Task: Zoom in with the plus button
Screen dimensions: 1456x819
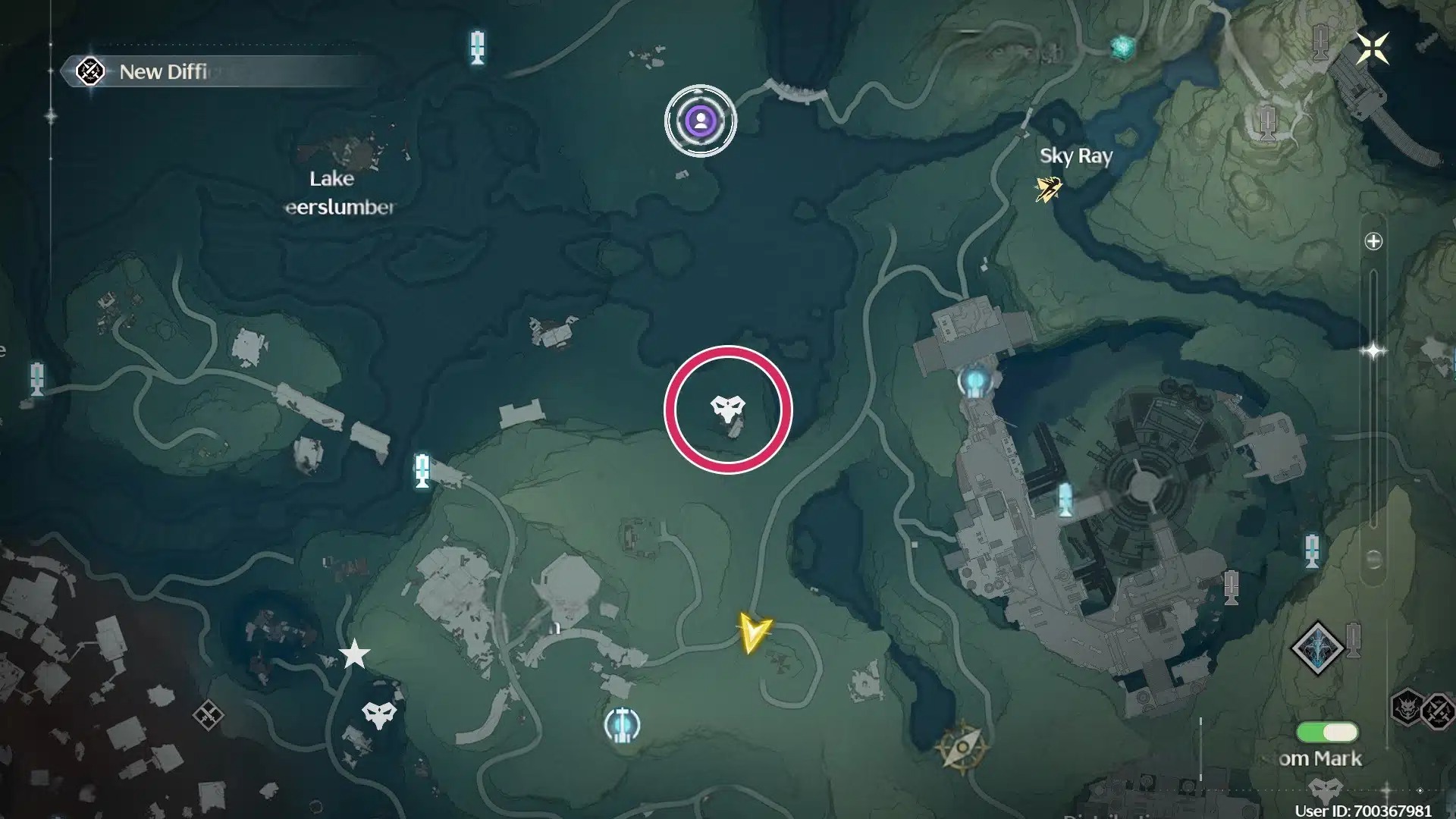Action: pyautogui.click(x=1373, y=242)
